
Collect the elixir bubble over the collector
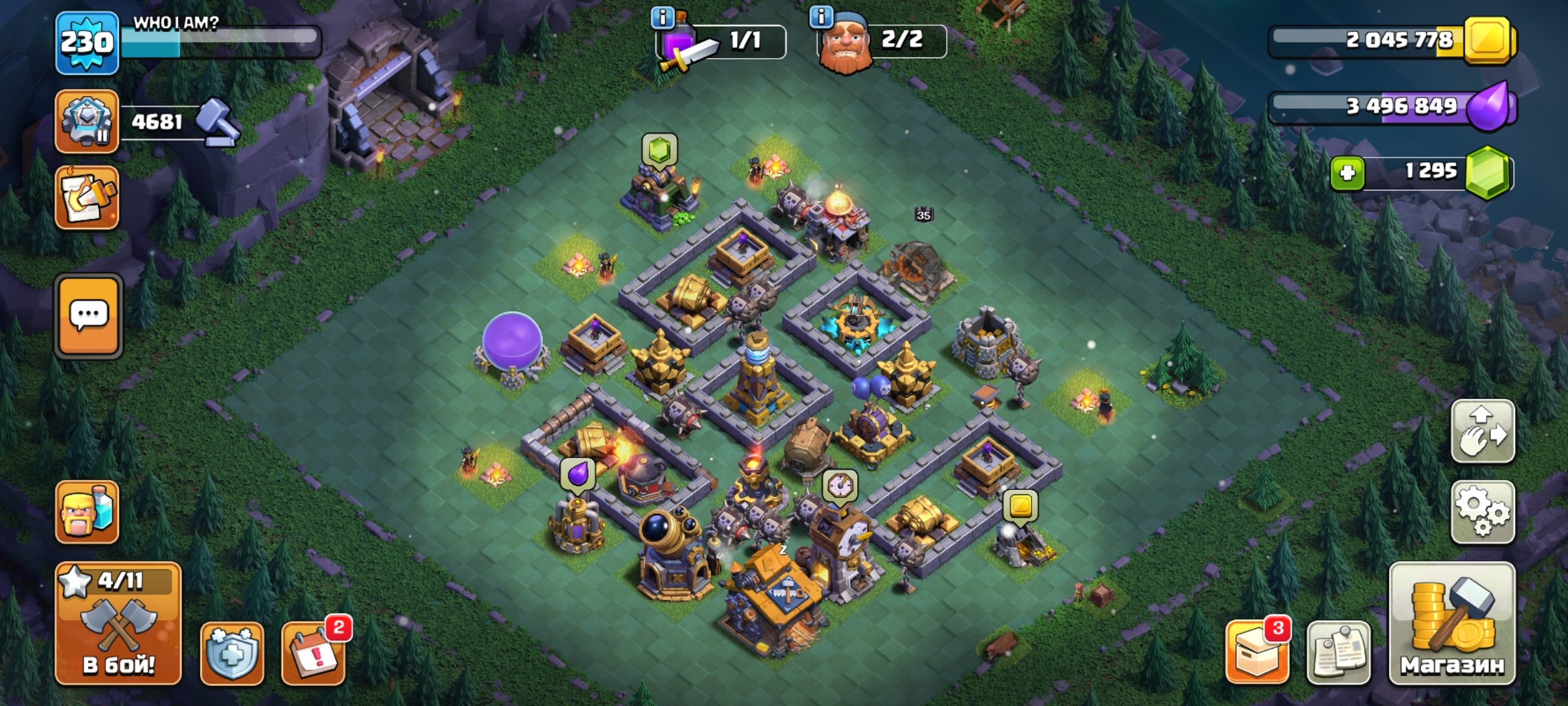pyautogui.click(x=578, y=473)
